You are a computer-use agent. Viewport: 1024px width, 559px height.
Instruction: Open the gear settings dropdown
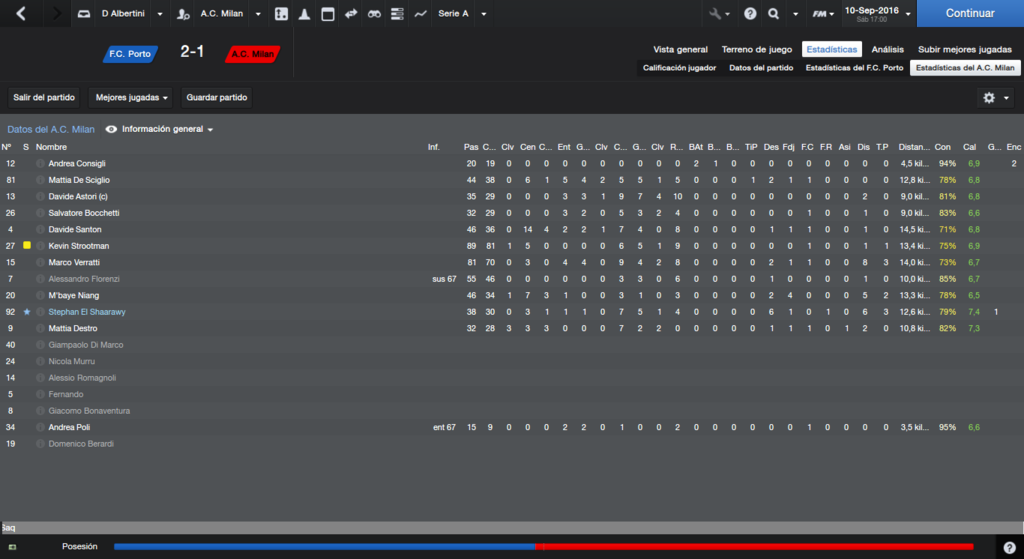[995, 98]
